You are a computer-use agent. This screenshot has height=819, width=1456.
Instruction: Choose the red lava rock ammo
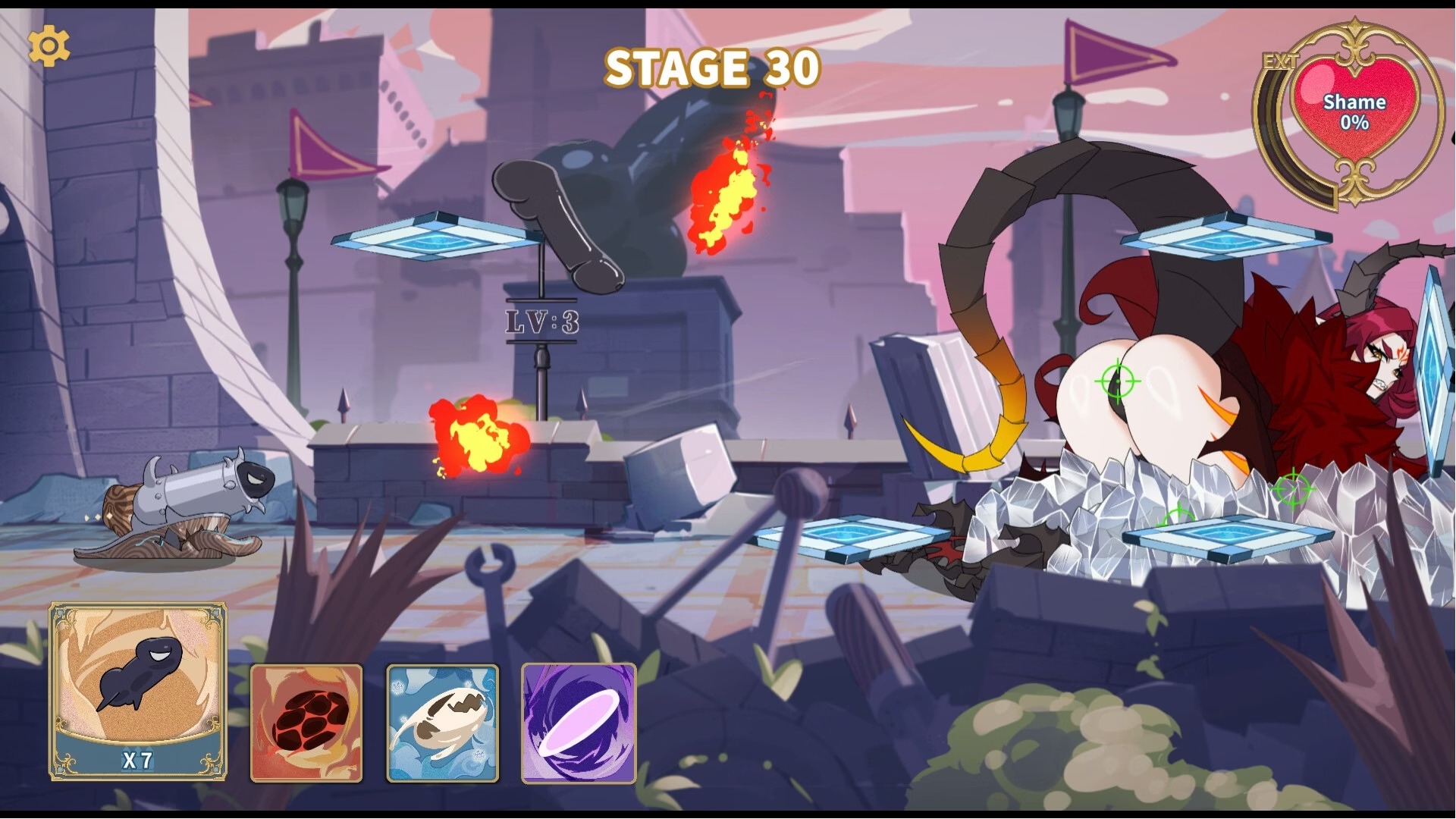coord(306,723)
